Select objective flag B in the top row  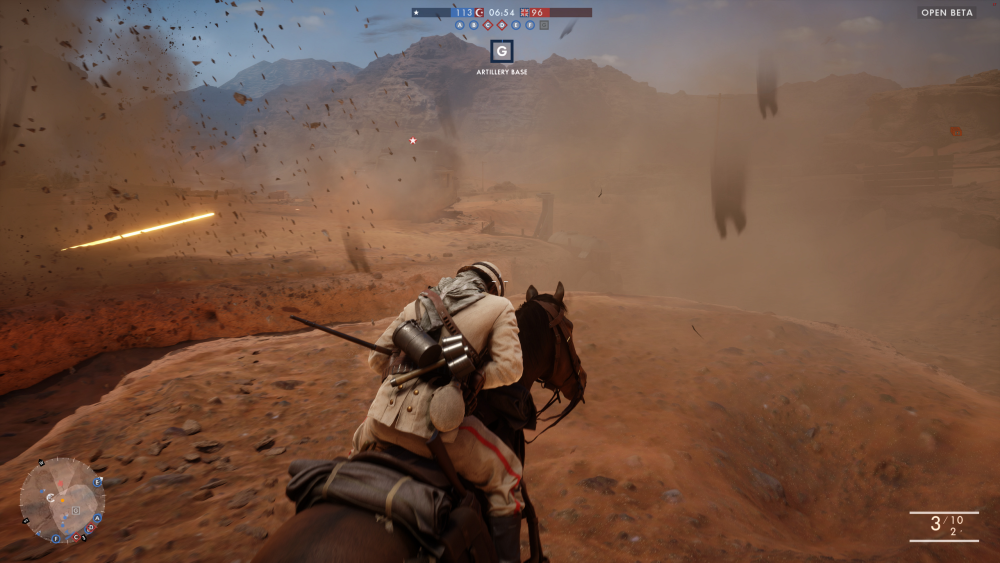(x=474, y=25)
